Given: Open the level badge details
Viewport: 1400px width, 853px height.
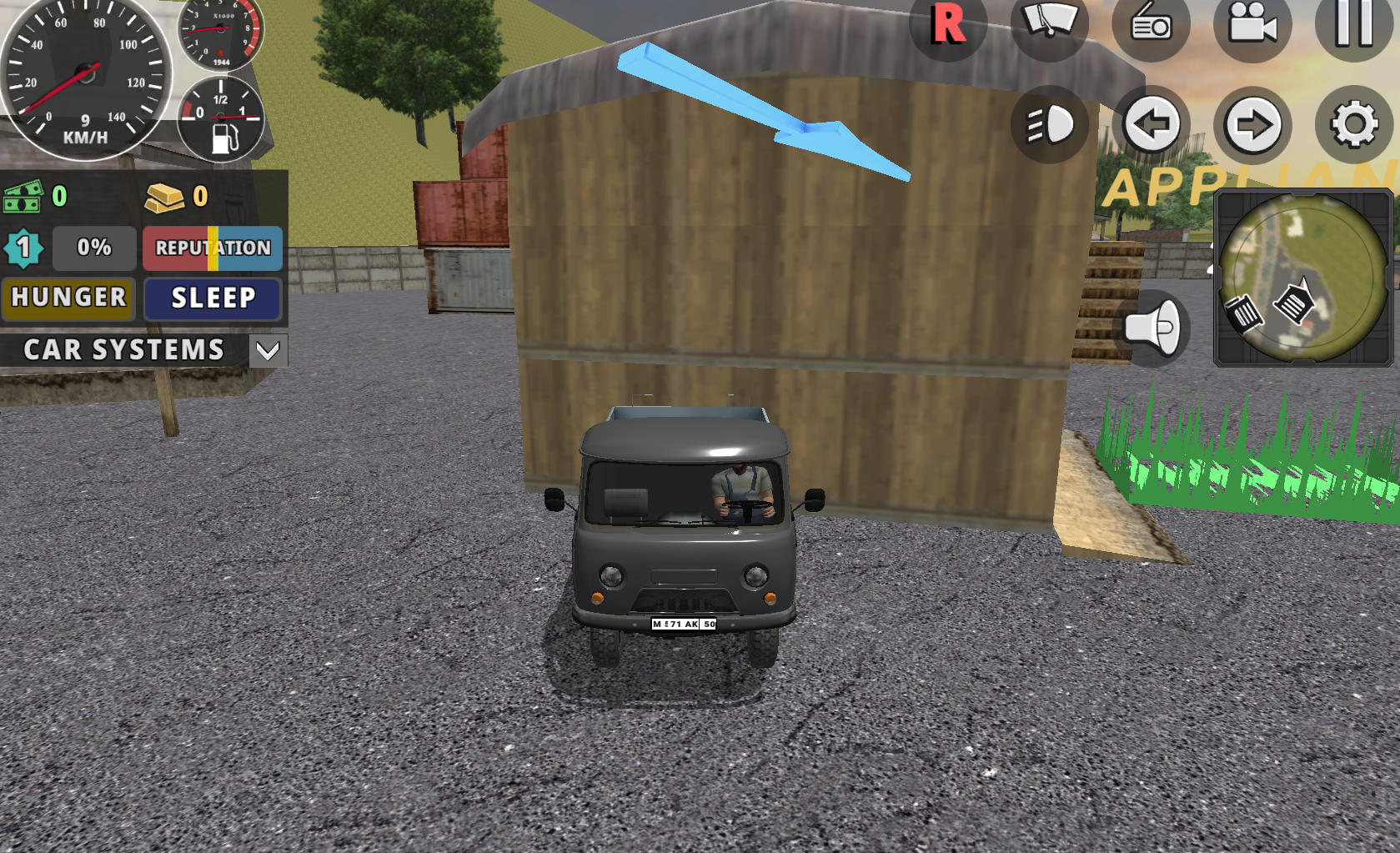Looking at the screenshot, I should coord(24,248).
